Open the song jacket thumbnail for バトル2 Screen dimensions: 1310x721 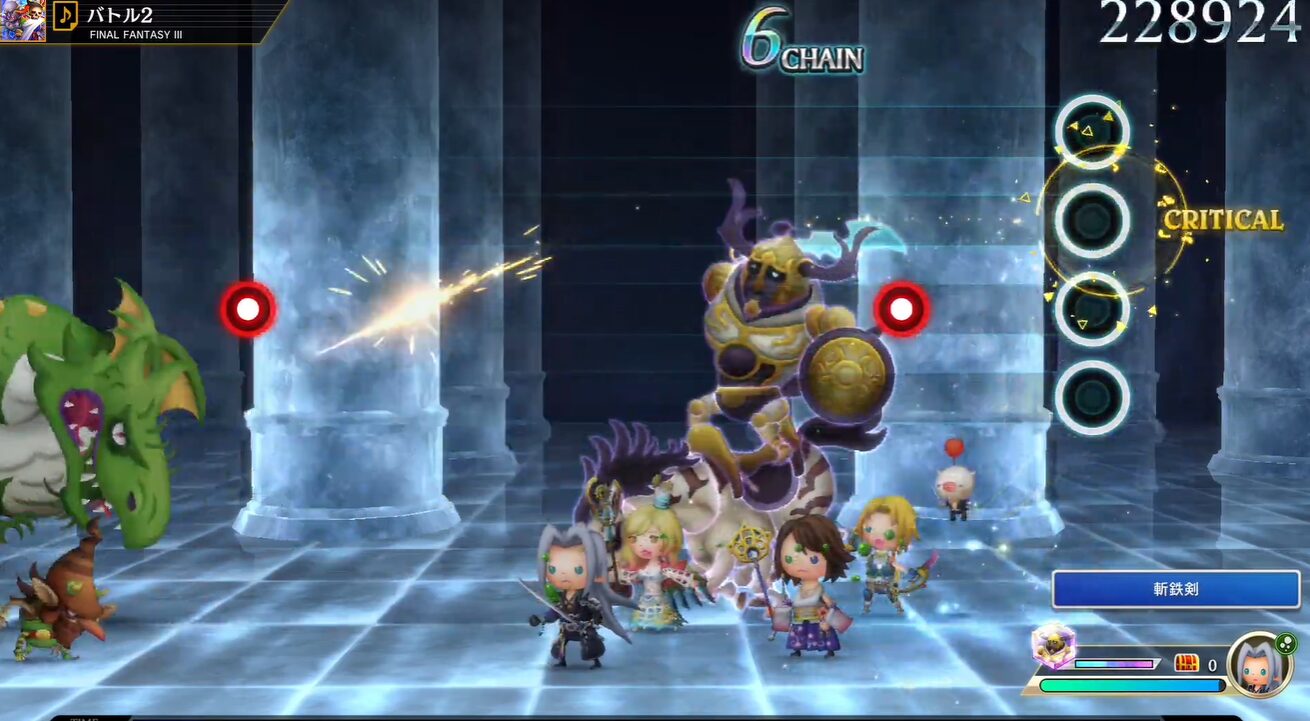(22, 20)
